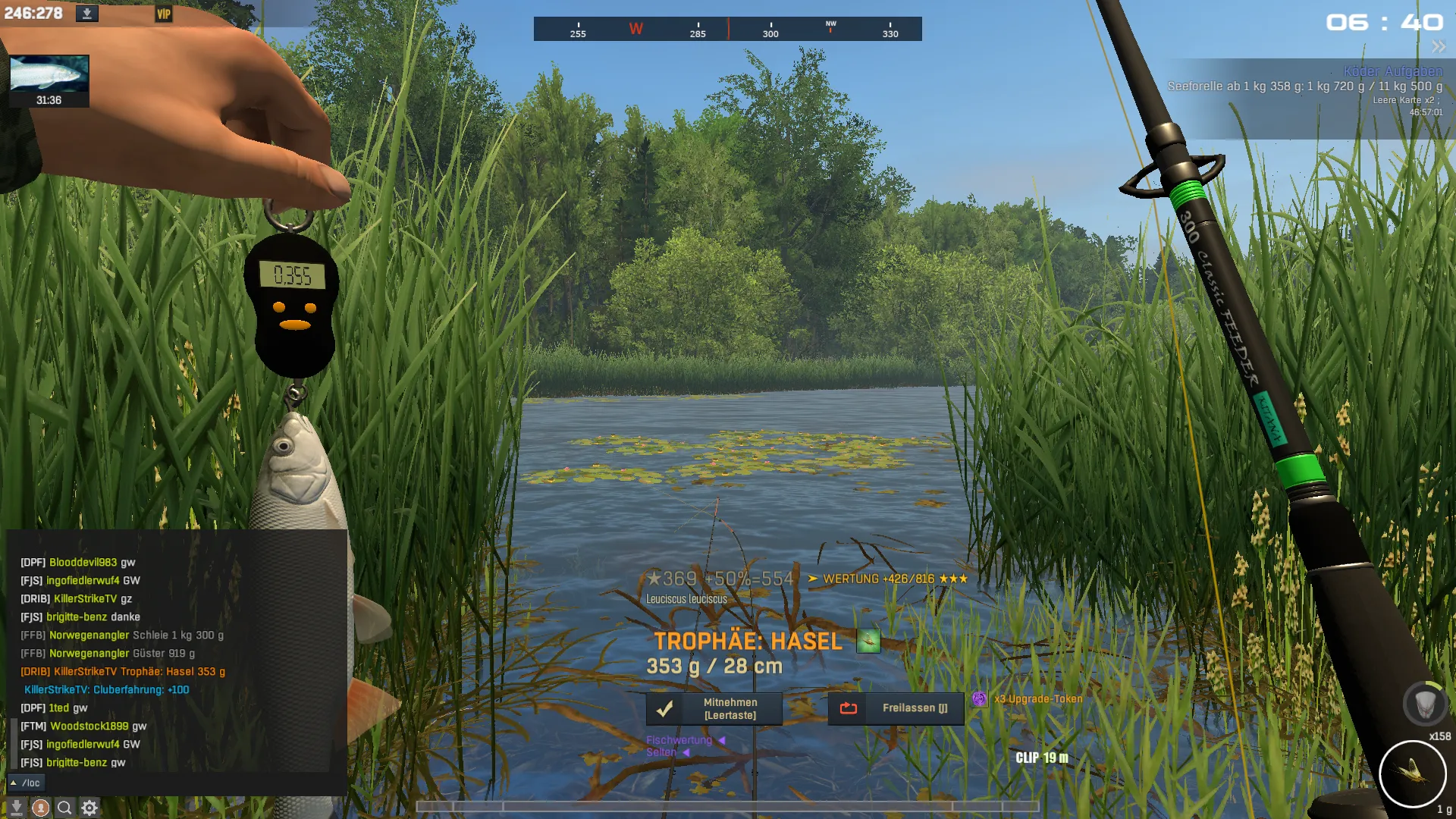Select the fly bait slot
The image size is (1456, 819).
tap(1412, 774)
